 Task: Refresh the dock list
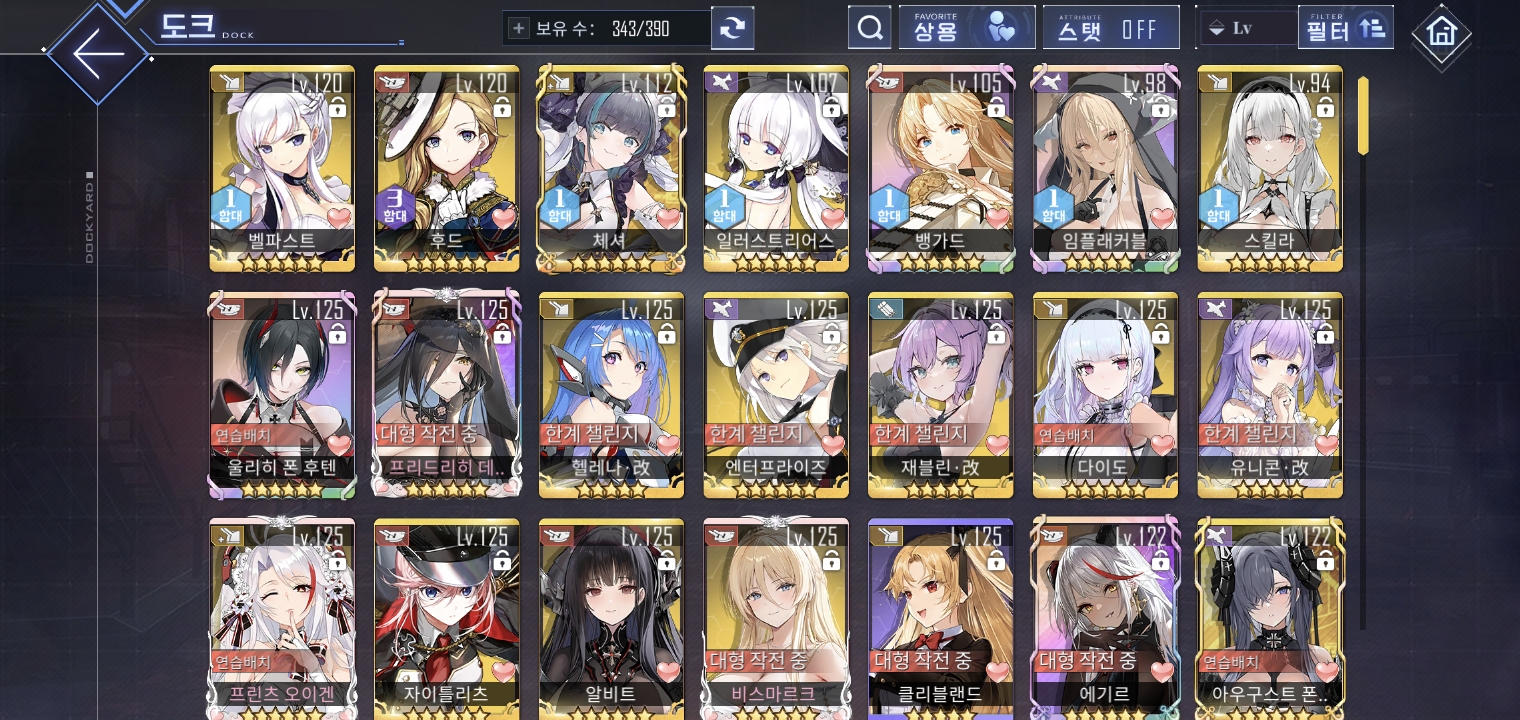732,28
